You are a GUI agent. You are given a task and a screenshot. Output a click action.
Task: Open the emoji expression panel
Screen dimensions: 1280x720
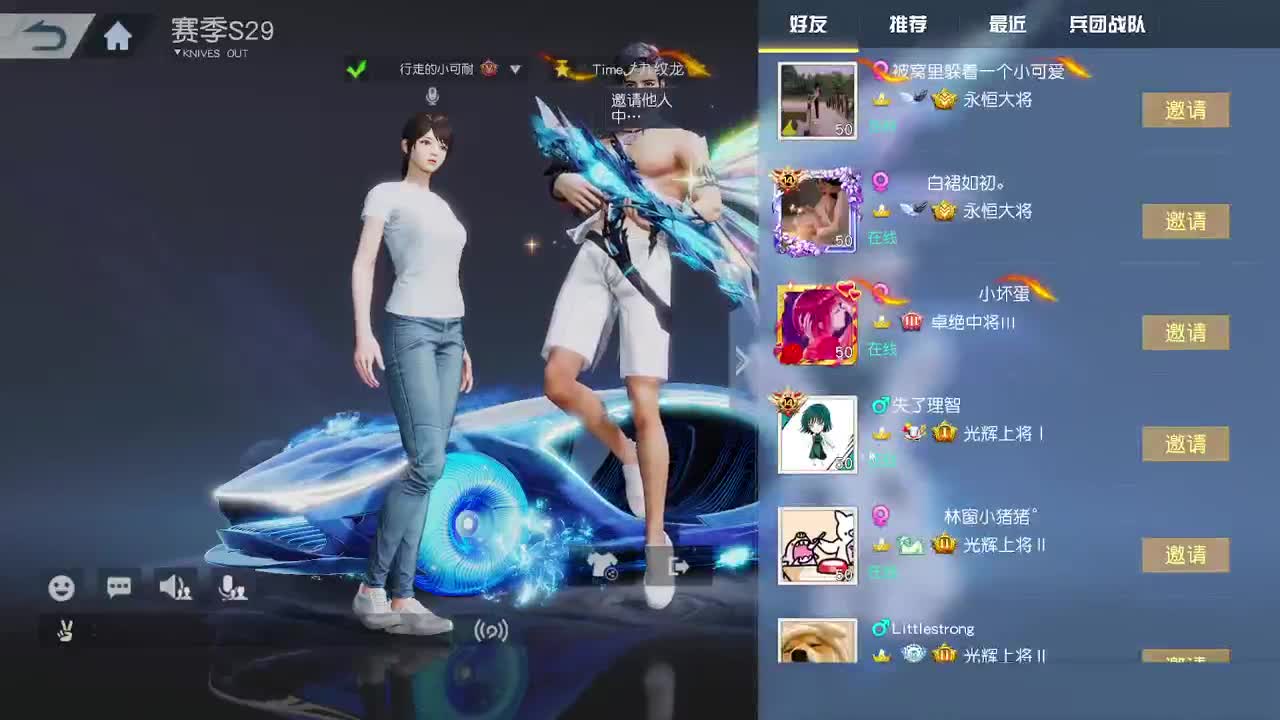click(62, 589)
